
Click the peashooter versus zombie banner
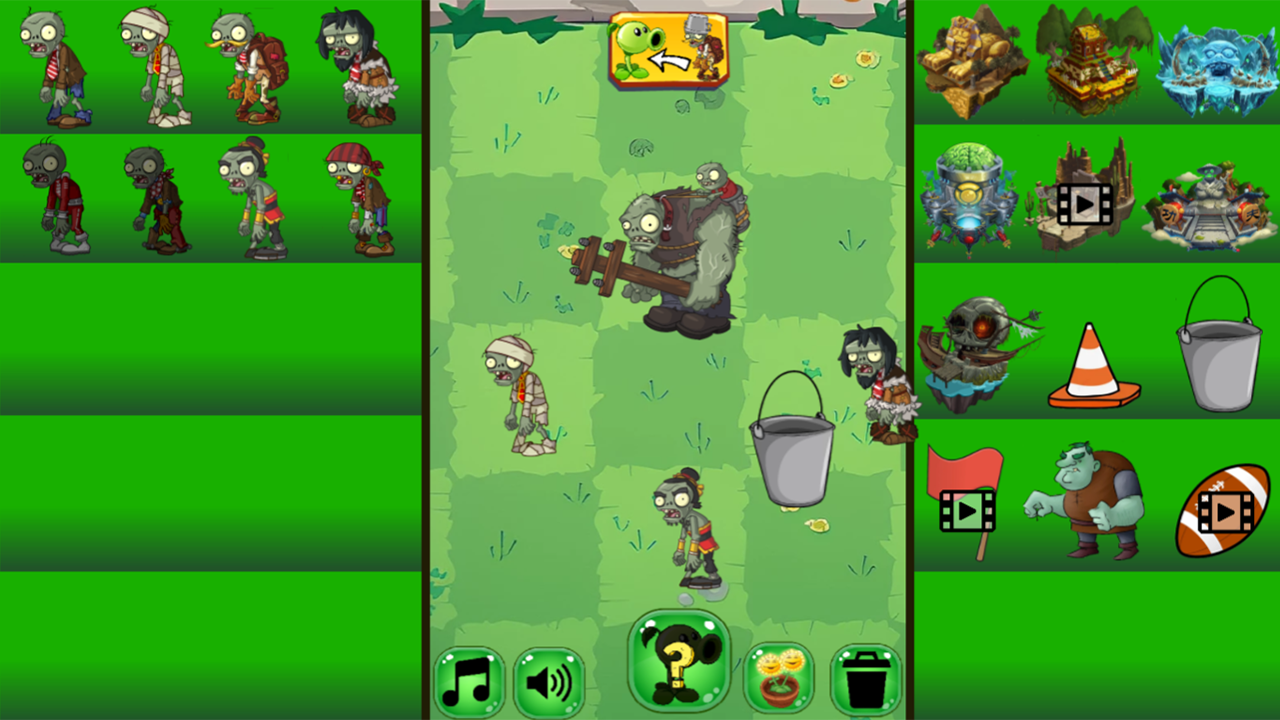pyautogui.click(x=668, y=50)
